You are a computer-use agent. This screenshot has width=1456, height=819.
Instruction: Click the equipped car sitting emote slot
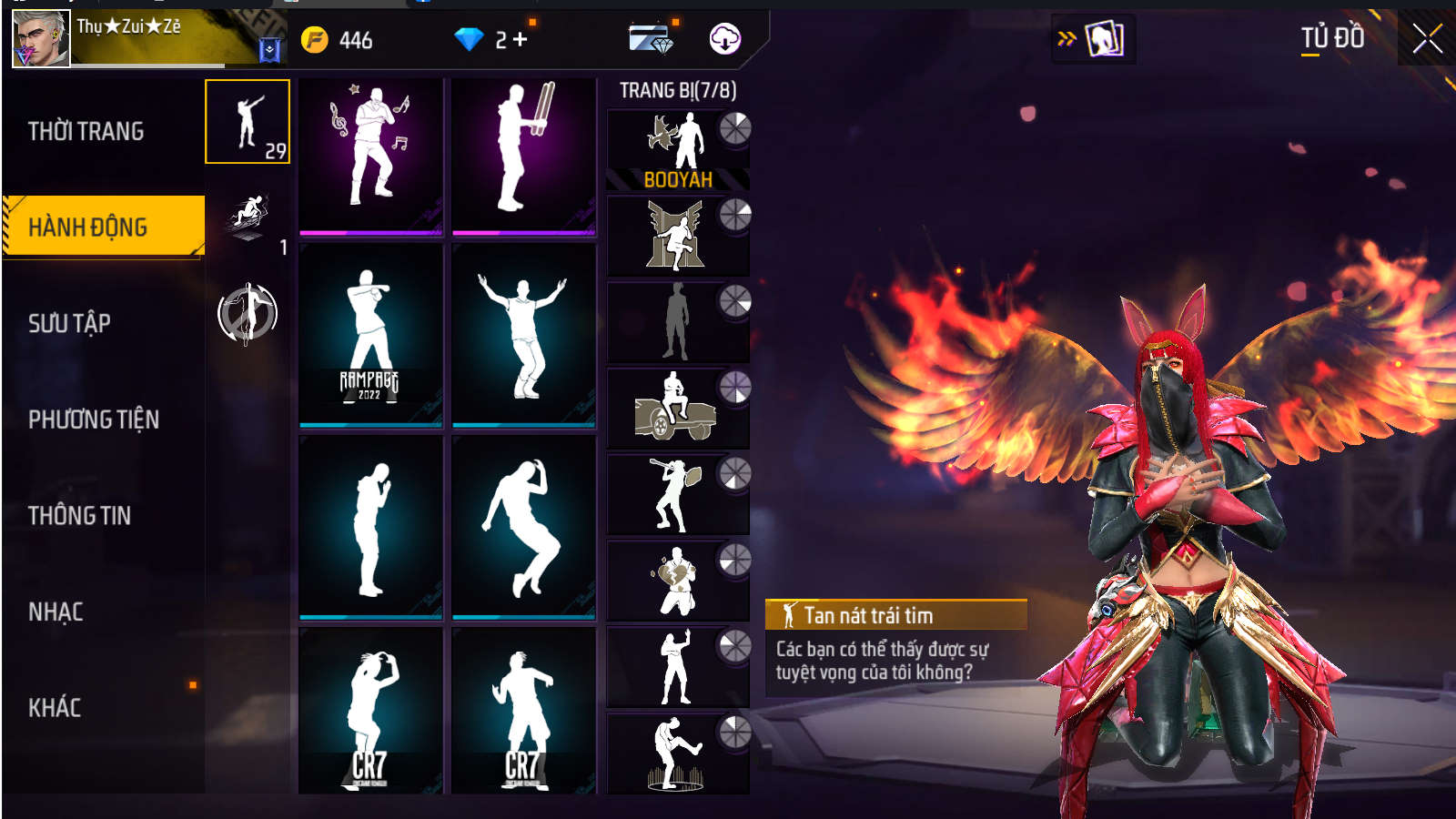pos(677,408)
